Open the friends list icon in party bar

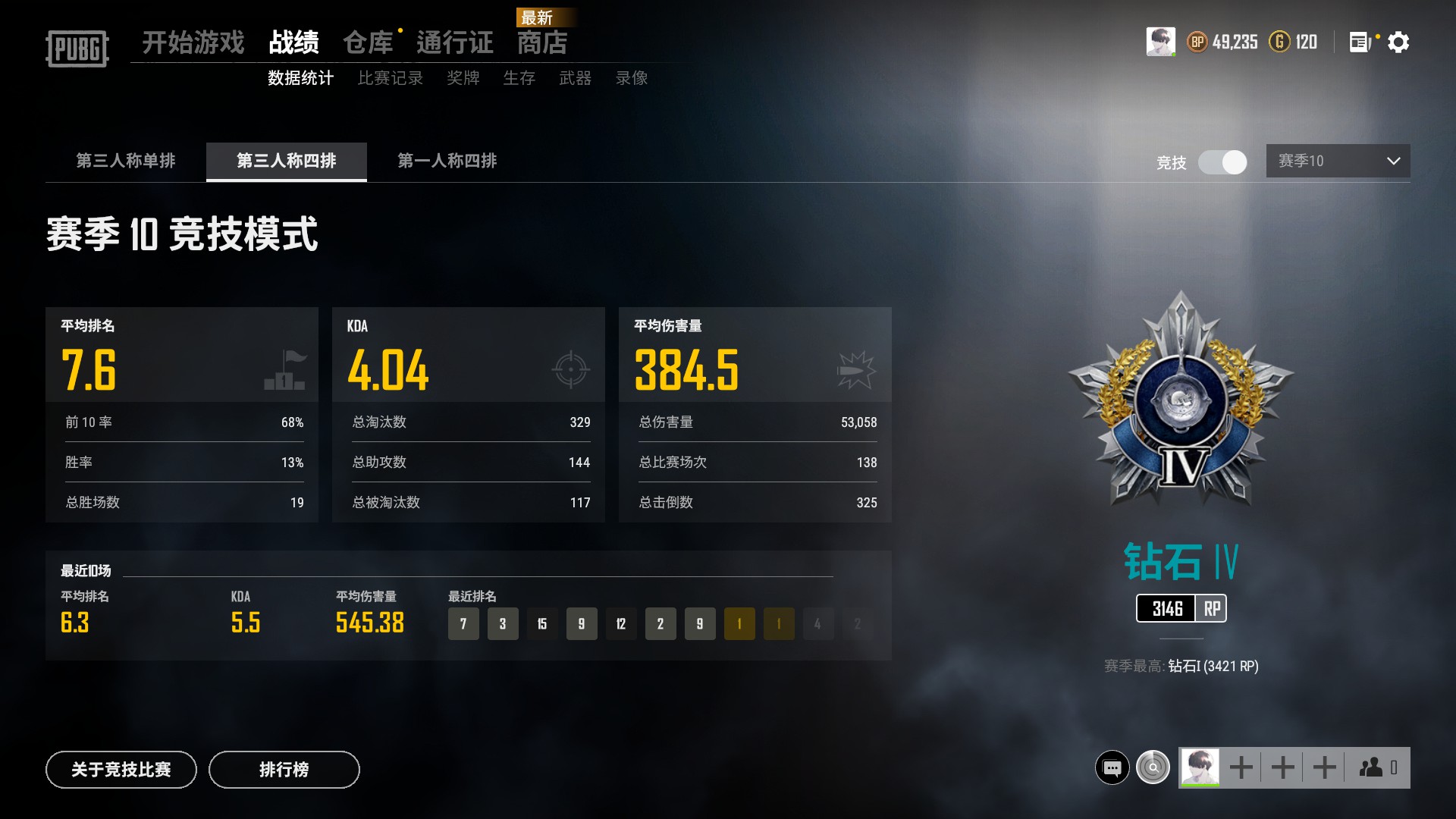(1371, 767)
